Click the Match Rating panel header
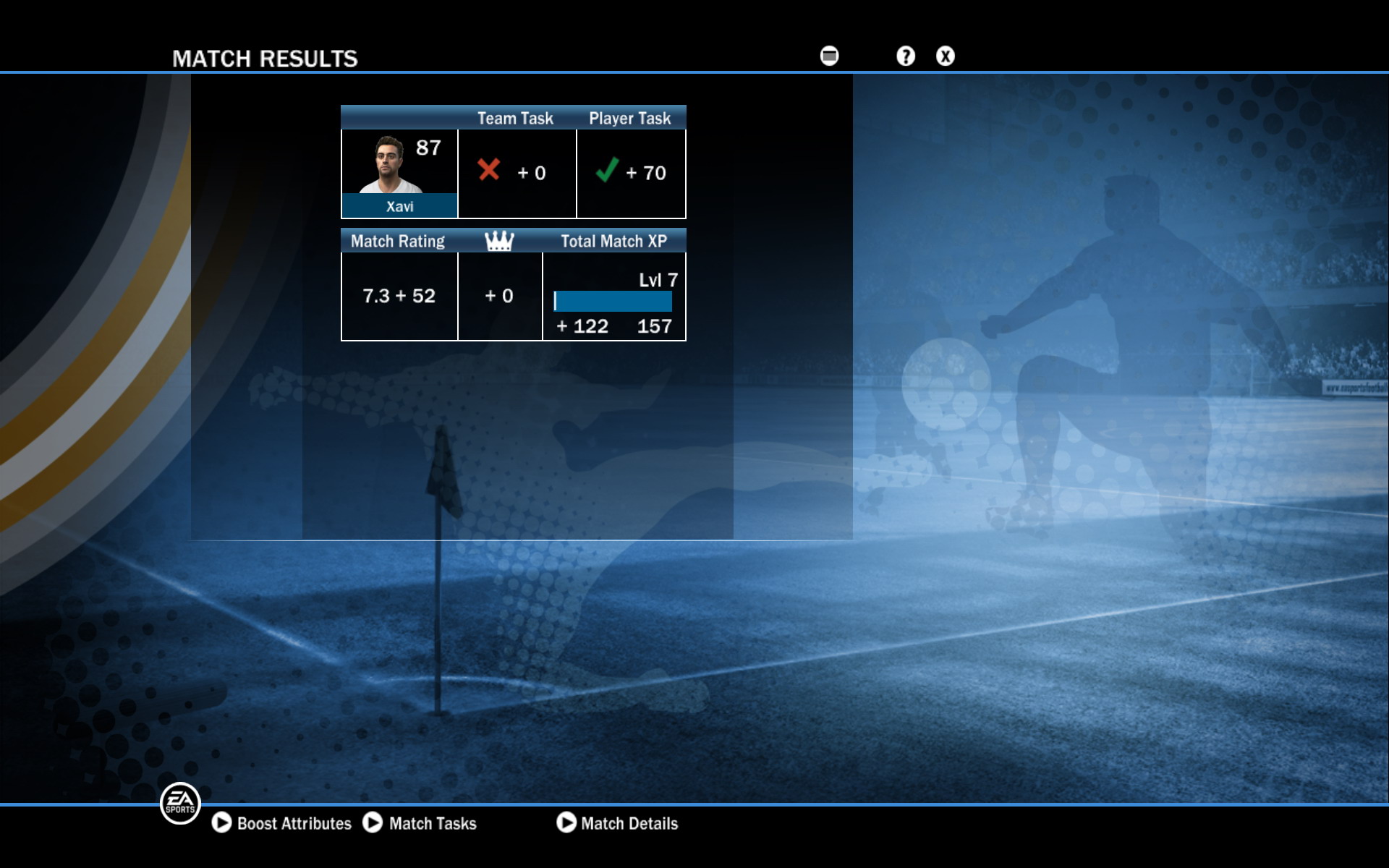The image size is (1389, 868). point(396,241)
